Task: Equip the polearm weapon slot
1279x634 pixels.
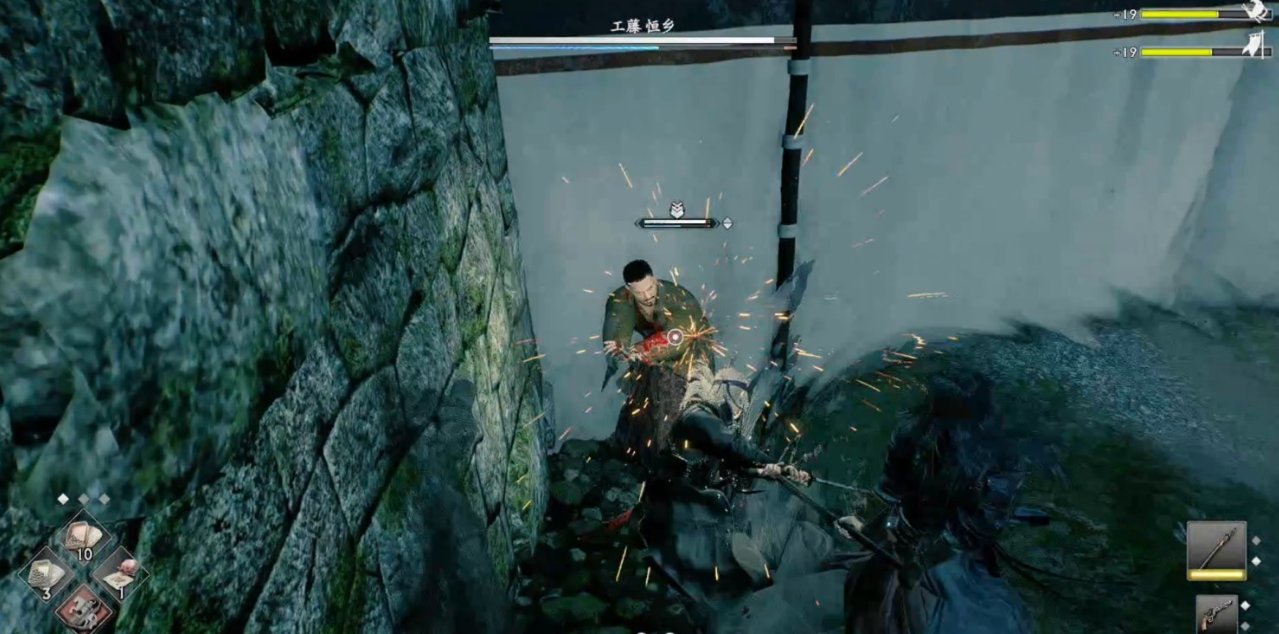Action: click(x=1216, y=550)
